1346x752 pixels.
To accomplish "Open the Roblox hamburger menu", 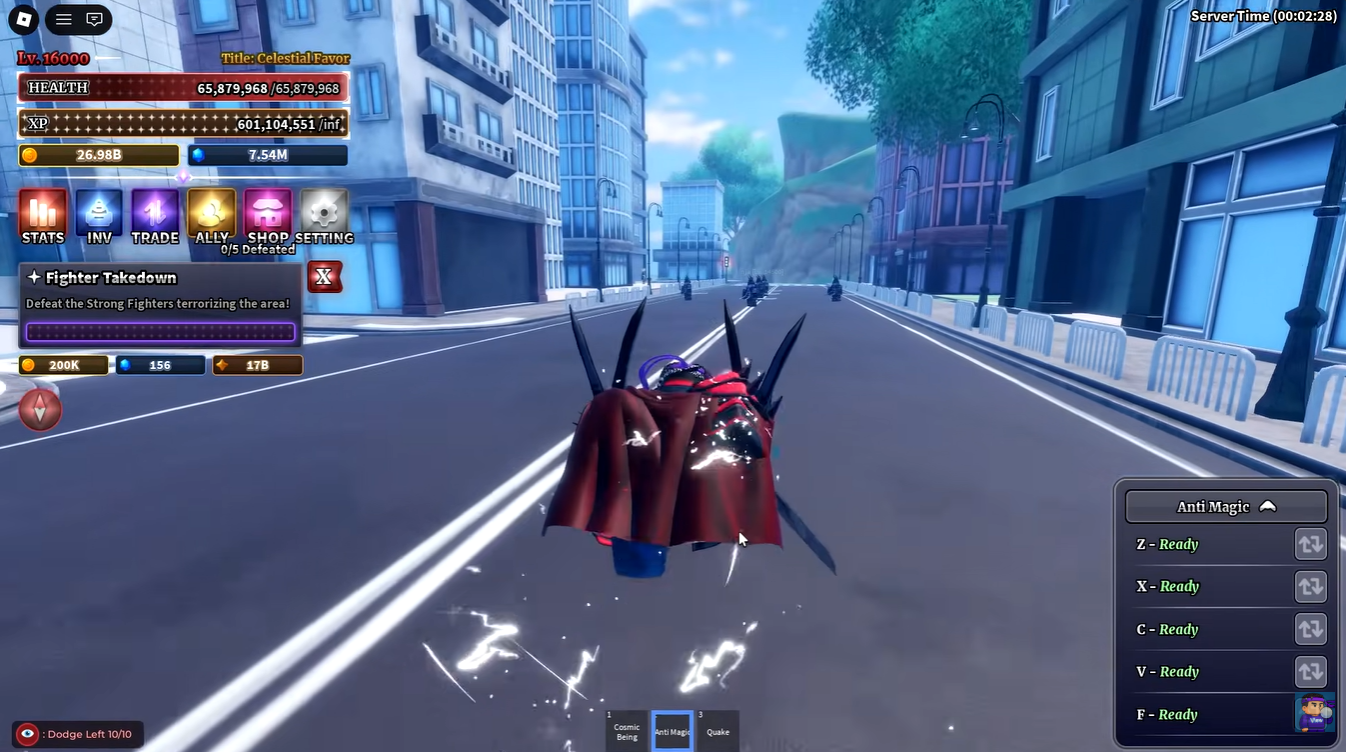I will pyautogui.click(x=62, y=20).
